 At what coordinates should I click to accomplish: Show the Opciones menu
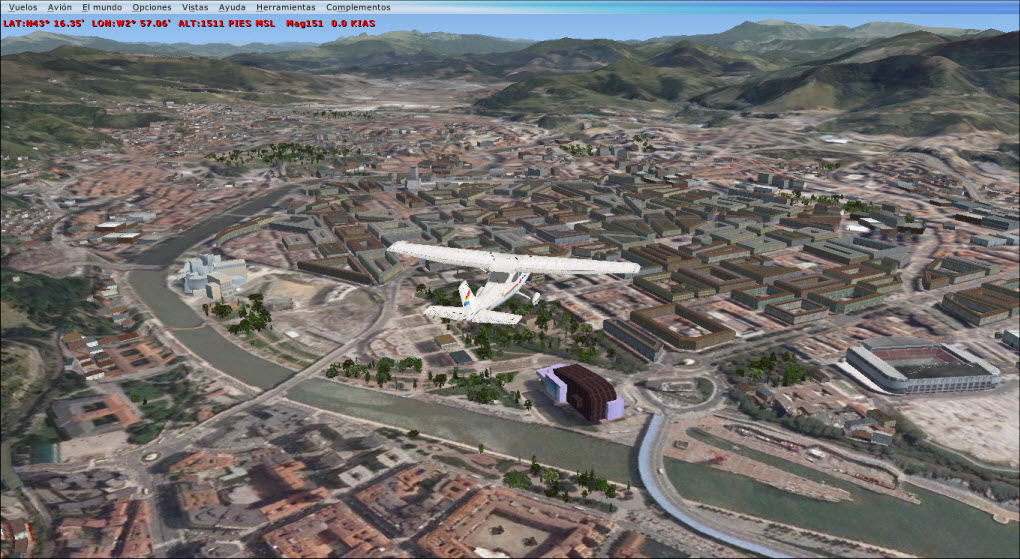pos(152,7)
